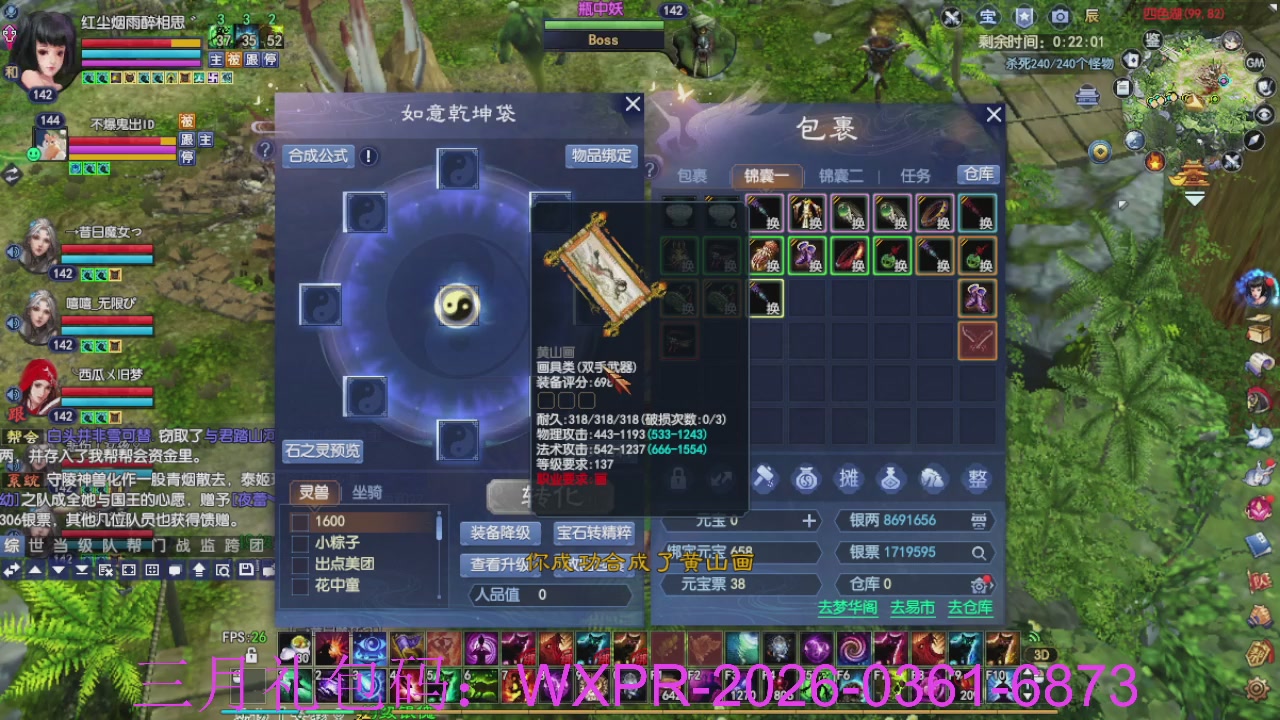
Task: Click the 合成公式 button
Action: click(x=319, y=156)
